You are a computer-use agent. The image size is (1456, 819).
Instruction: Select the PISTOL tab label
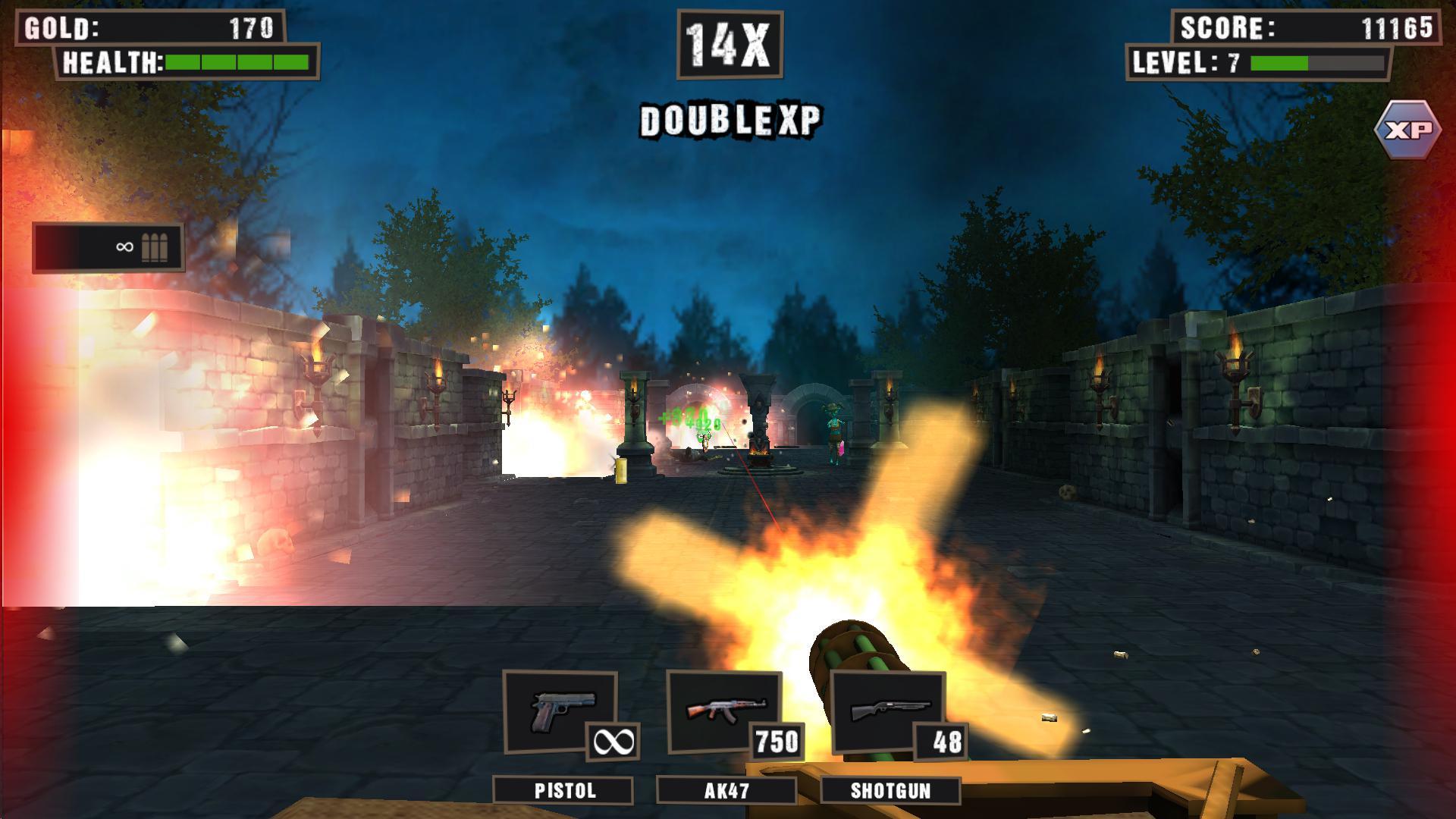(x=564, y=792)
